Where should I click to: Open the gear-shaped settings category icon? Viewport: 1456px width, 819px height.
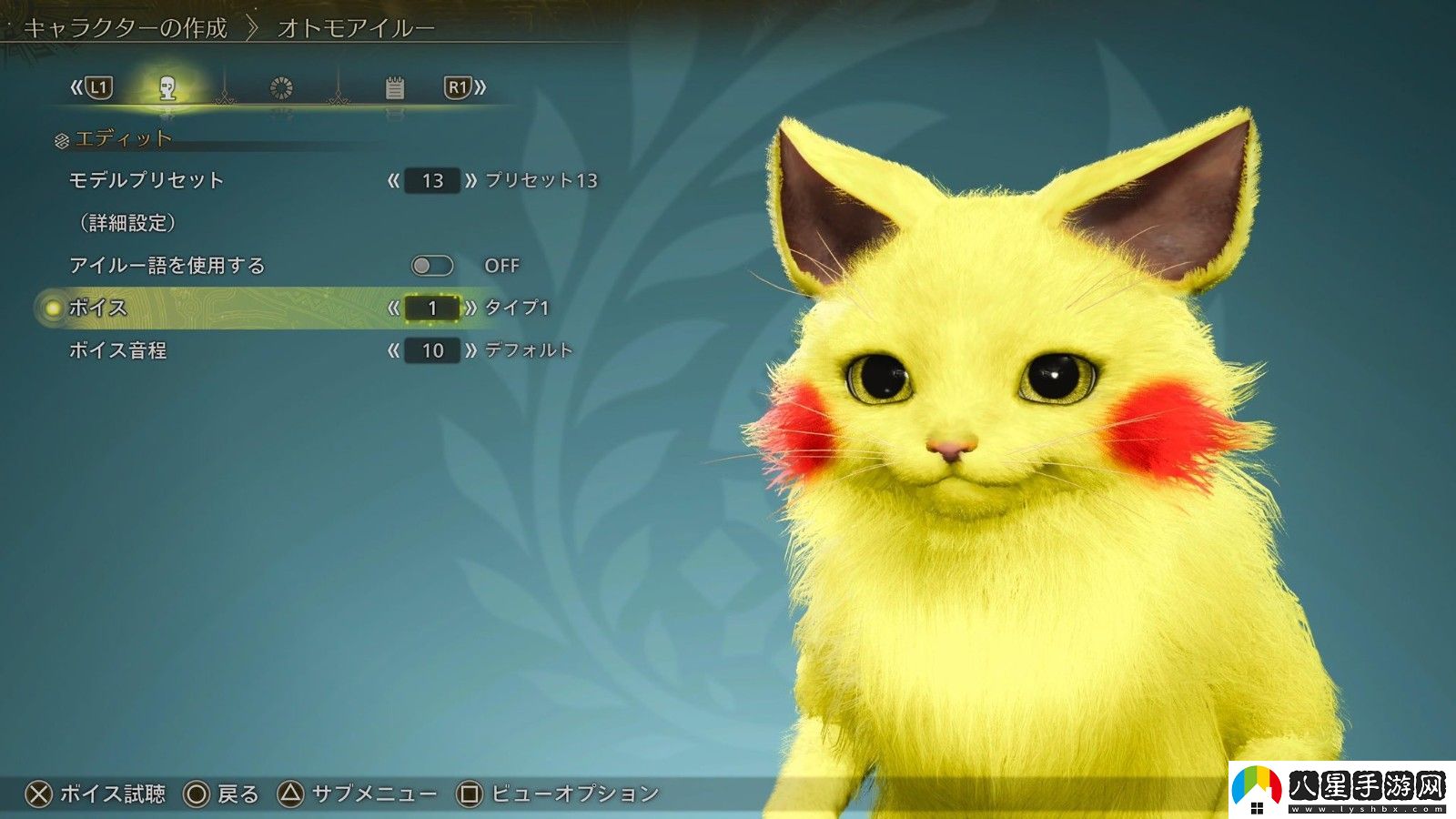(282, 87)
